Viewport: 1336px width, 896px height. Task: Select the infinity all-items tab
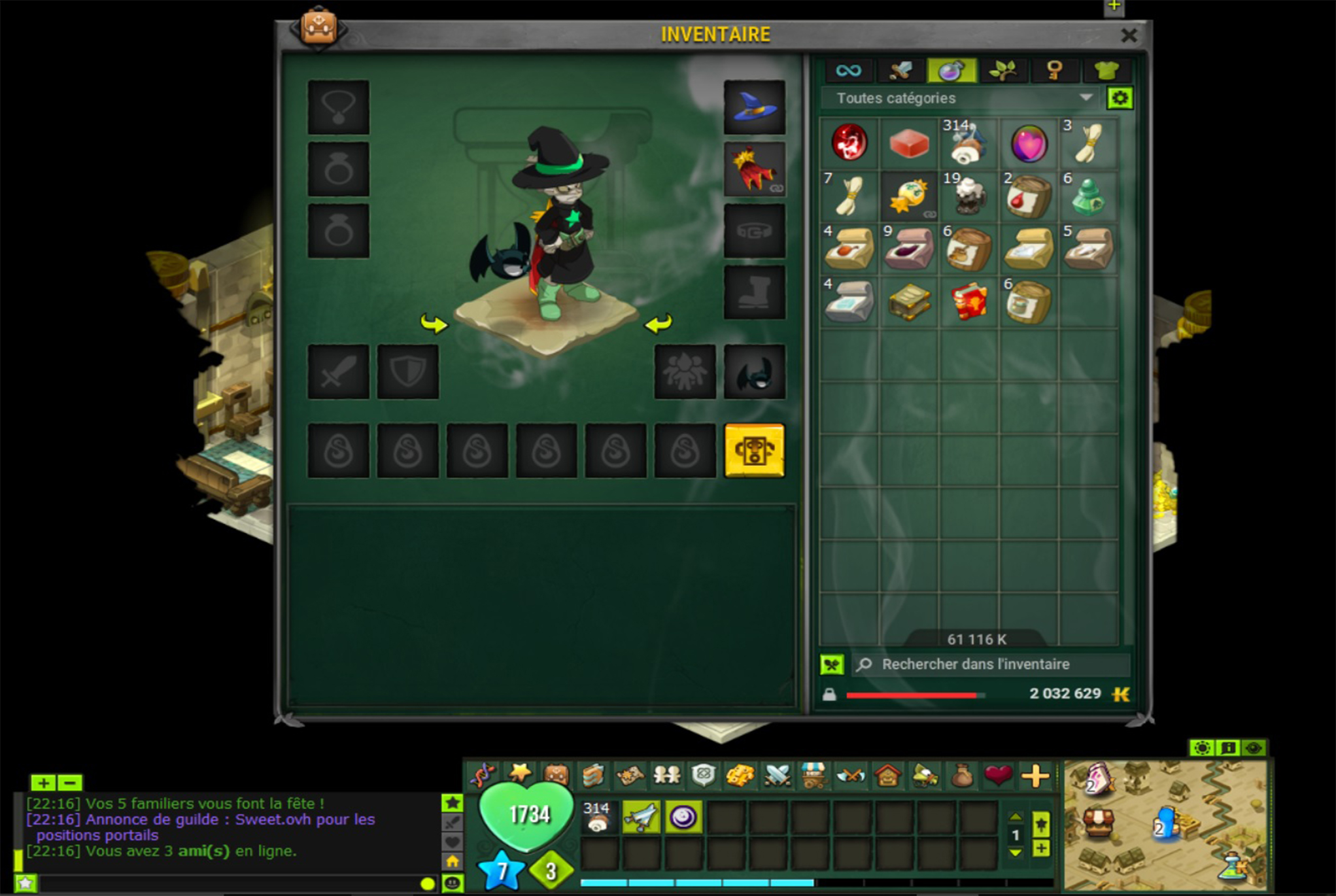click(848, 70)
